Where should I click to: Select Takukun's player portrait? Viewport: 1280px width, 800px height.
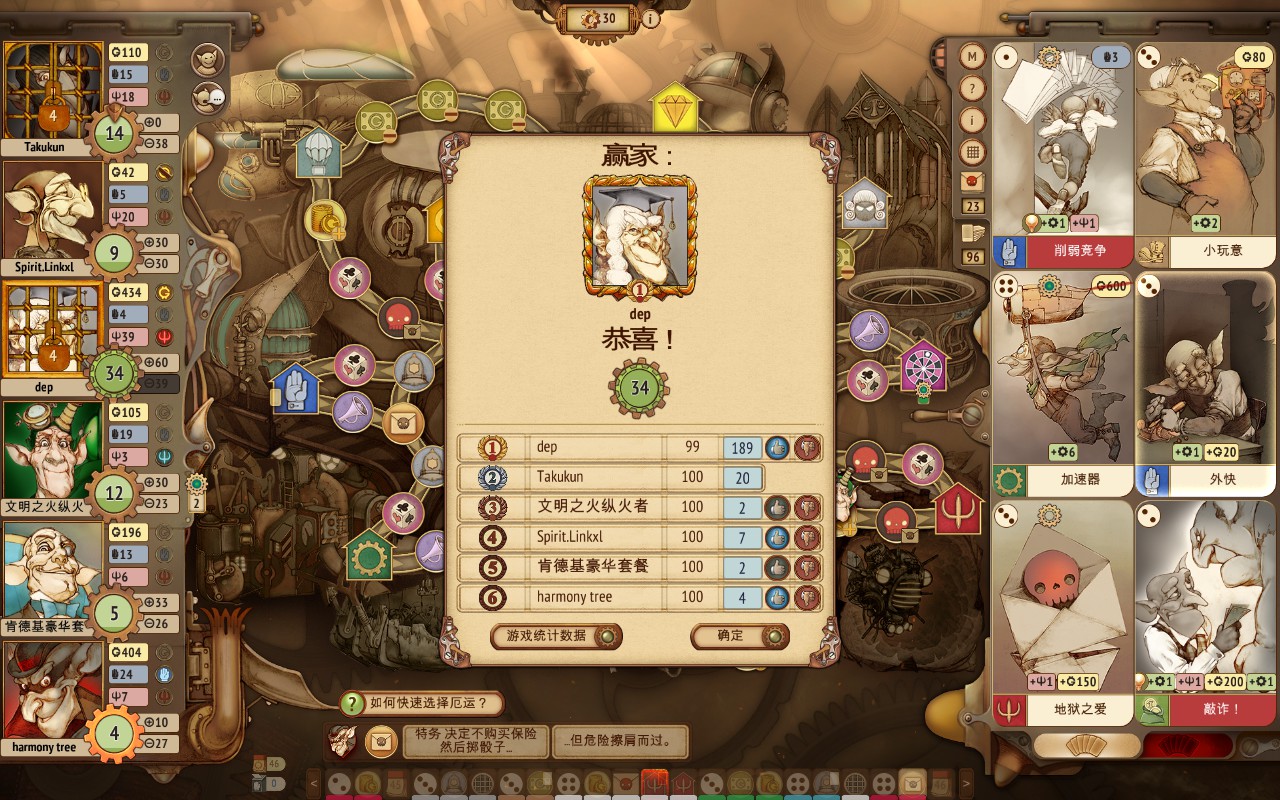(x=54, y=92)
